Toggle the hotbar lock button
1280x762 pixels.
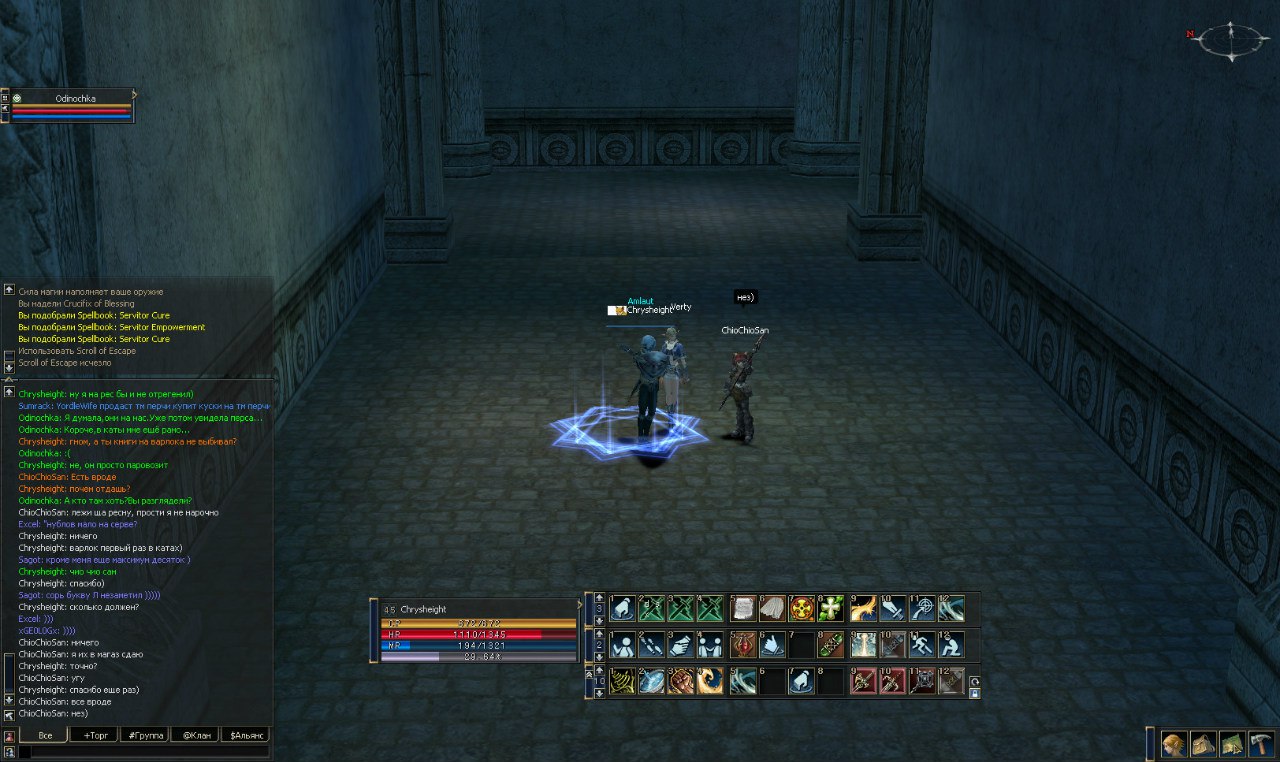pos(975,692)
